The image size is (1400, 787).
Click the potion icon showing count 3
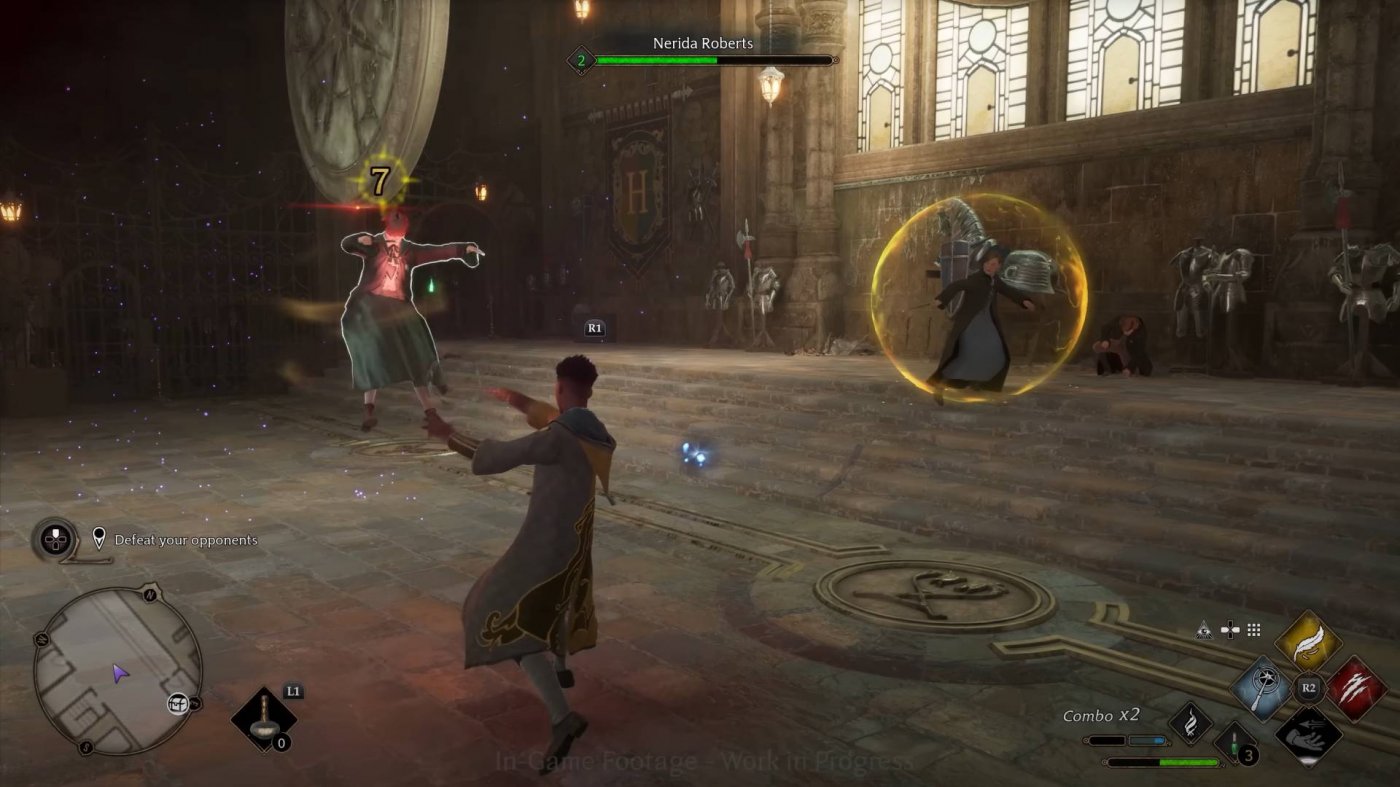(x=1235, y=745)
